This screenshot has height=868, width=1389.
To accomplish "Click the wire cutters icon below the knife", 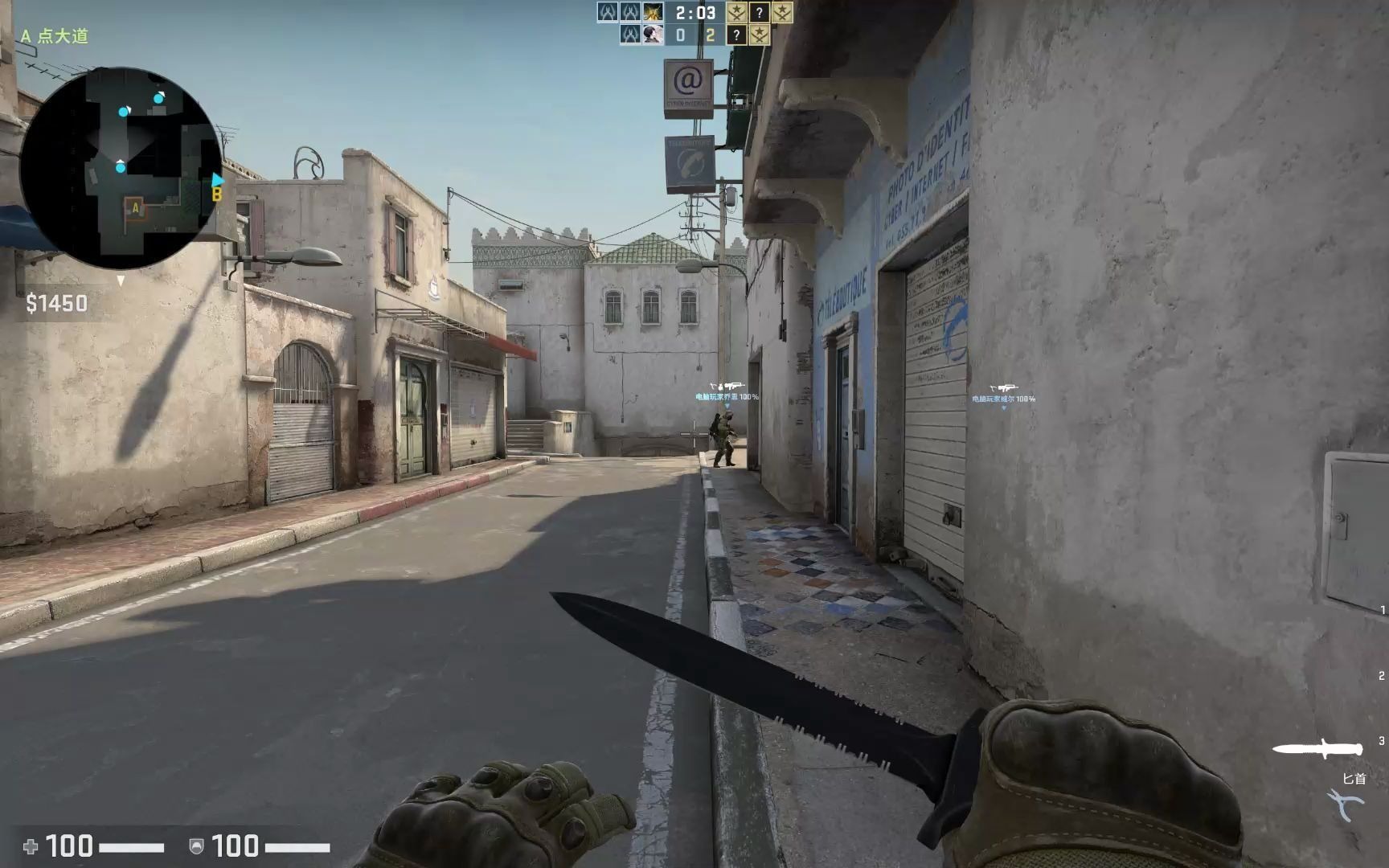I will tap(1343, 801).
